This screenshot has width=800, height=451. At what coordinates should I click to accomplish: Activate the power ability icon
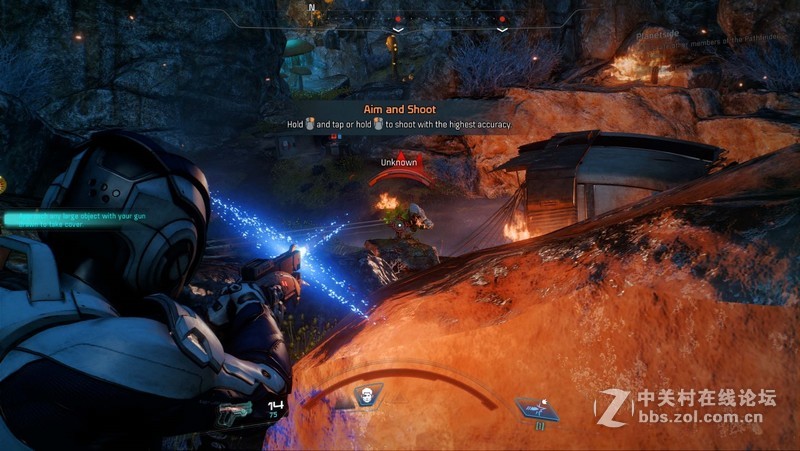(536, 407)
